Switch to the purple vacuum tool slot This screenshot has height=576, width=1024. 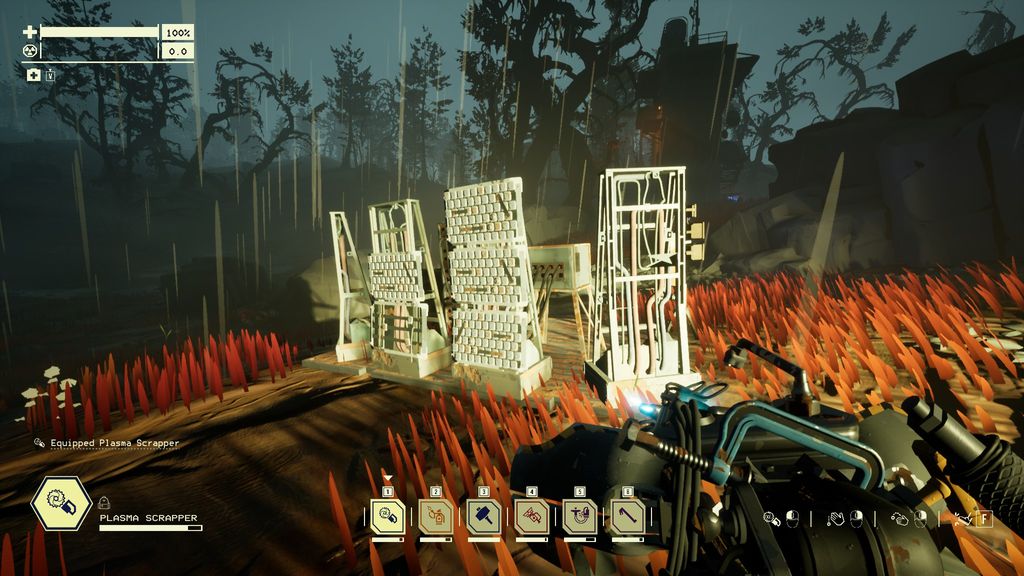point(580,516)
